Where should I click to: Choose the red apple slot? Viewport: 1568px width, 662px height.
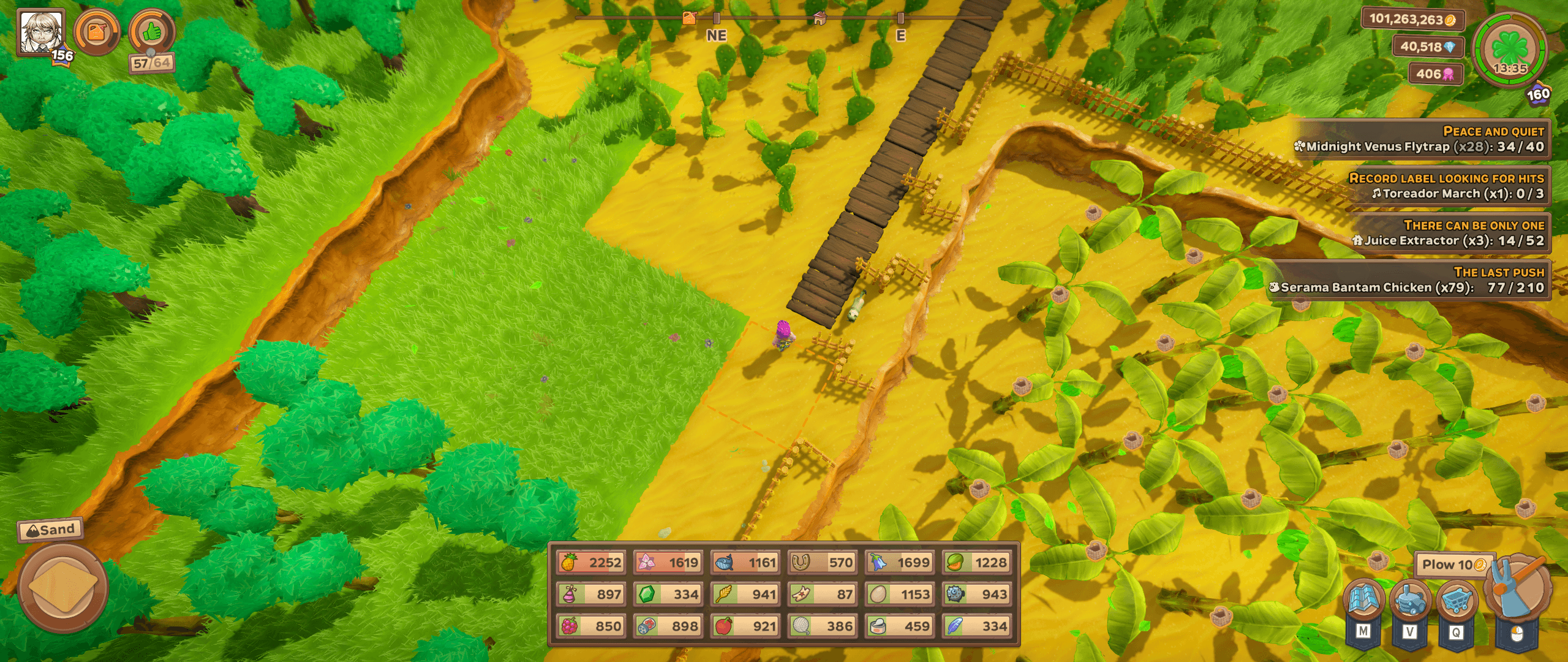[x=745, y=626]
